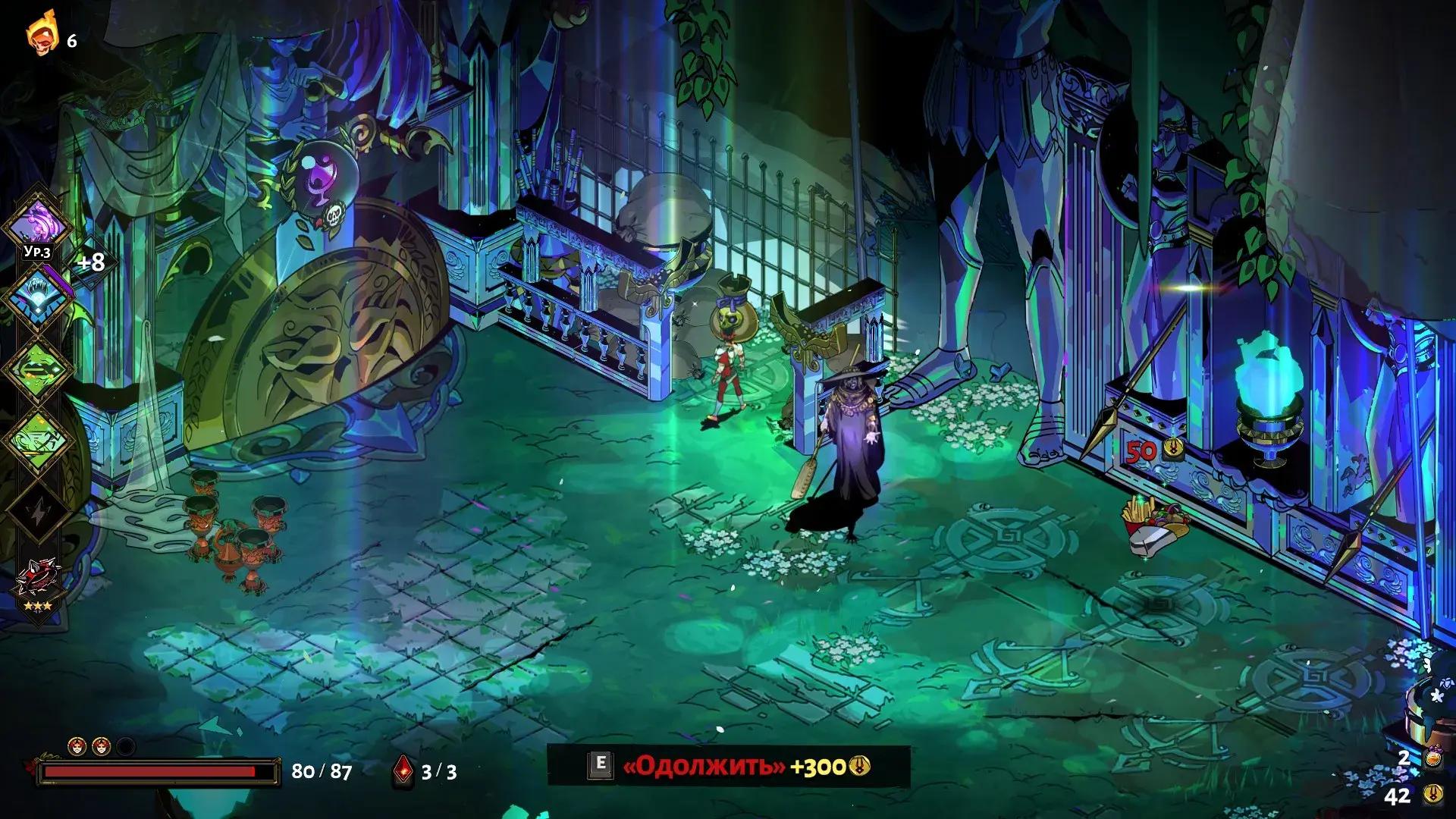This screenshot has width=1456, height=819.
Task: Click the red bloodstone cast ammo icon
Action: pos(403,771)
